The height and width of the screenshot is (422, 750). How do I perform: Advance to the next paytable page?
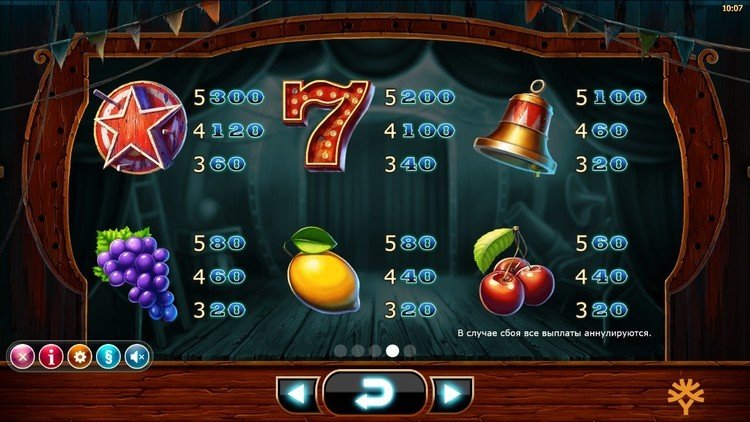452,393
